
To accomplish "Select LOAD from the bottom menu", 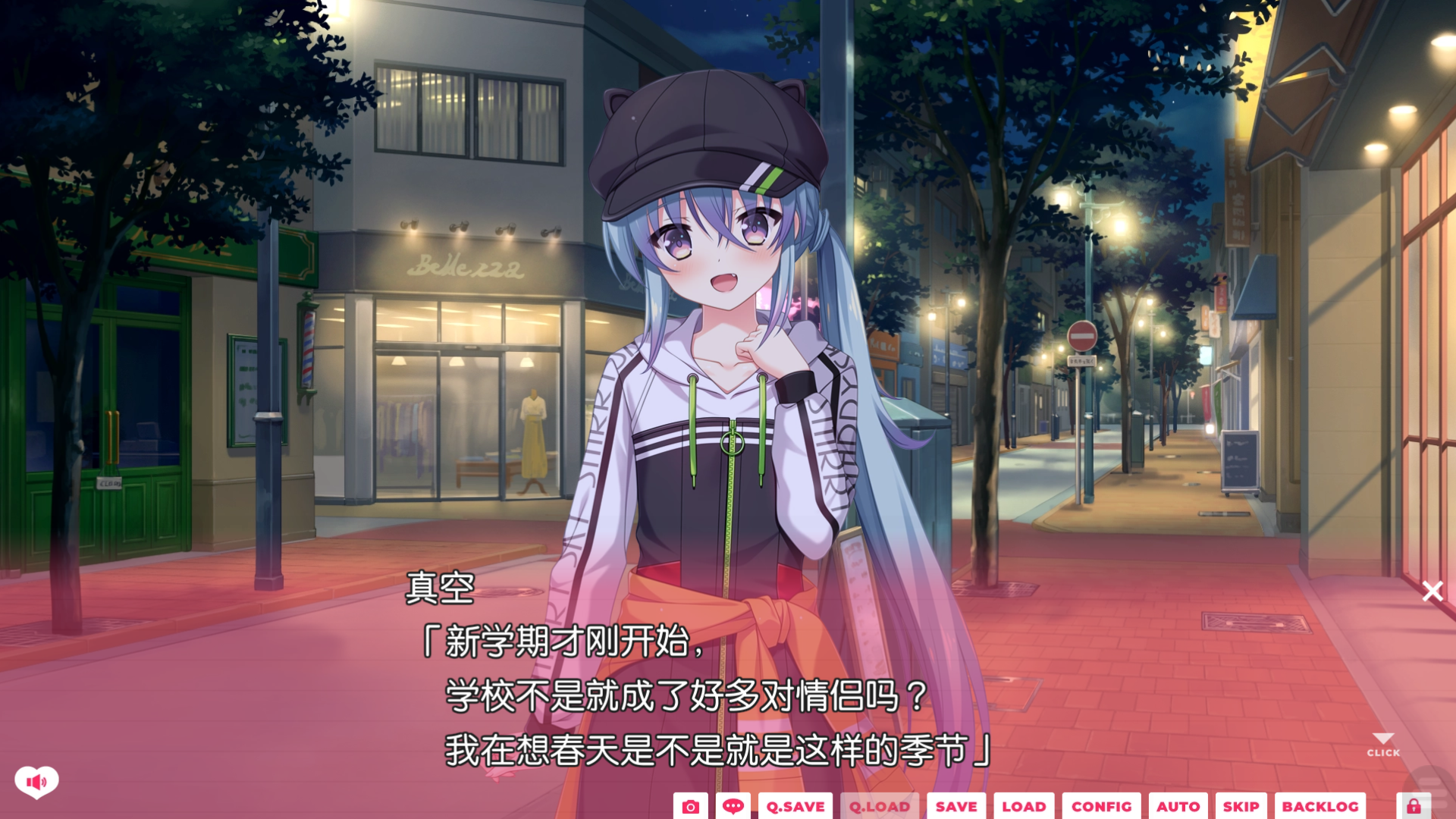I will pos(1025,807).
